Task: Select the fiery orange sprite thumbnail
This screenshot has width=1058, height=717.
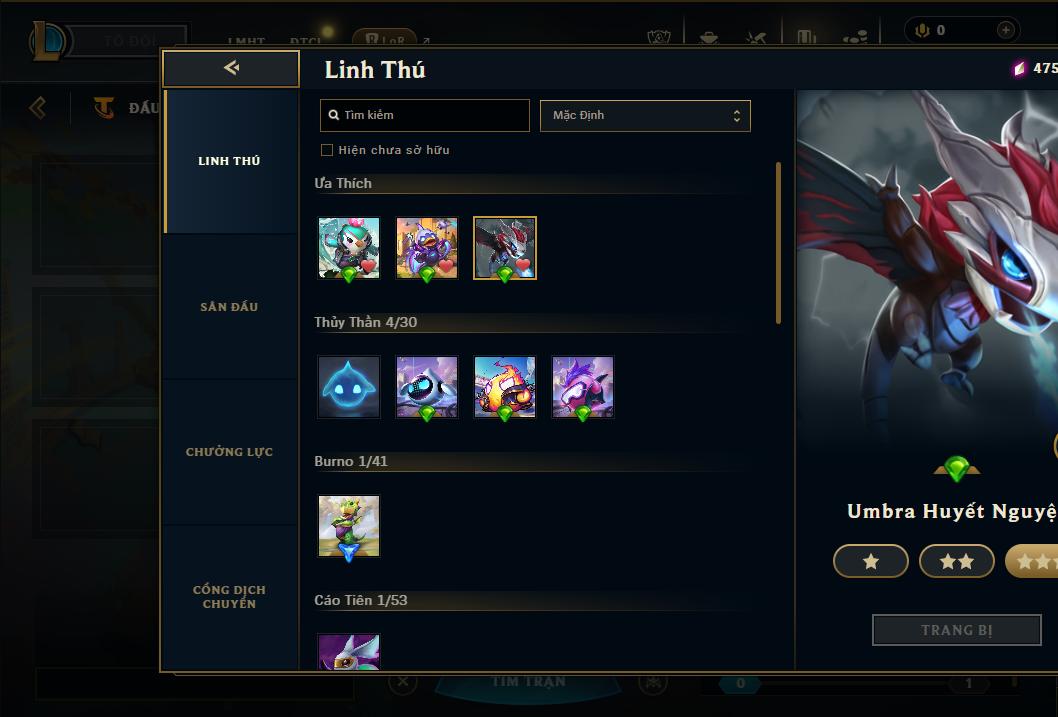Action: coord(505,386)
